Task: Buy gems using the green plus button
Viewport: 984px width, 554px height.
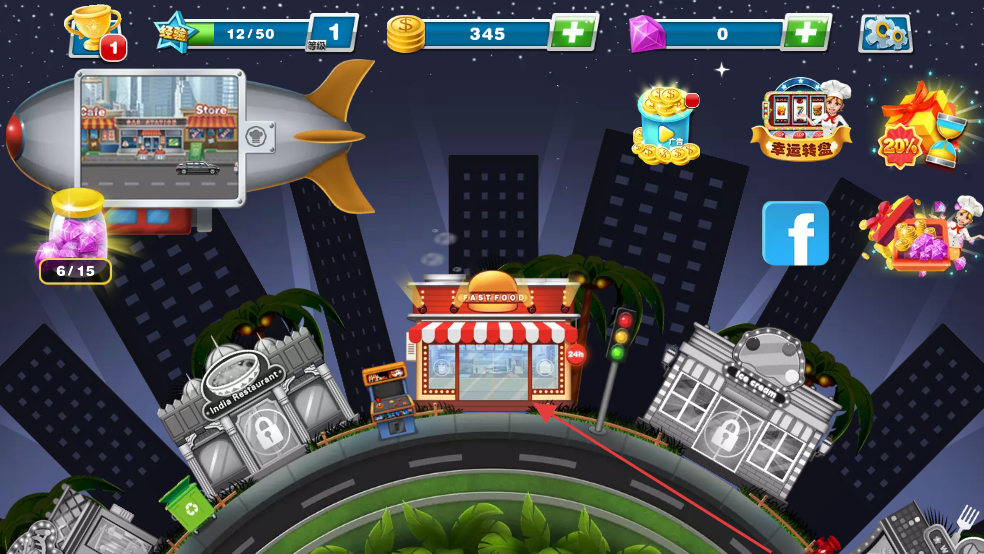Action: pos(805,33)
